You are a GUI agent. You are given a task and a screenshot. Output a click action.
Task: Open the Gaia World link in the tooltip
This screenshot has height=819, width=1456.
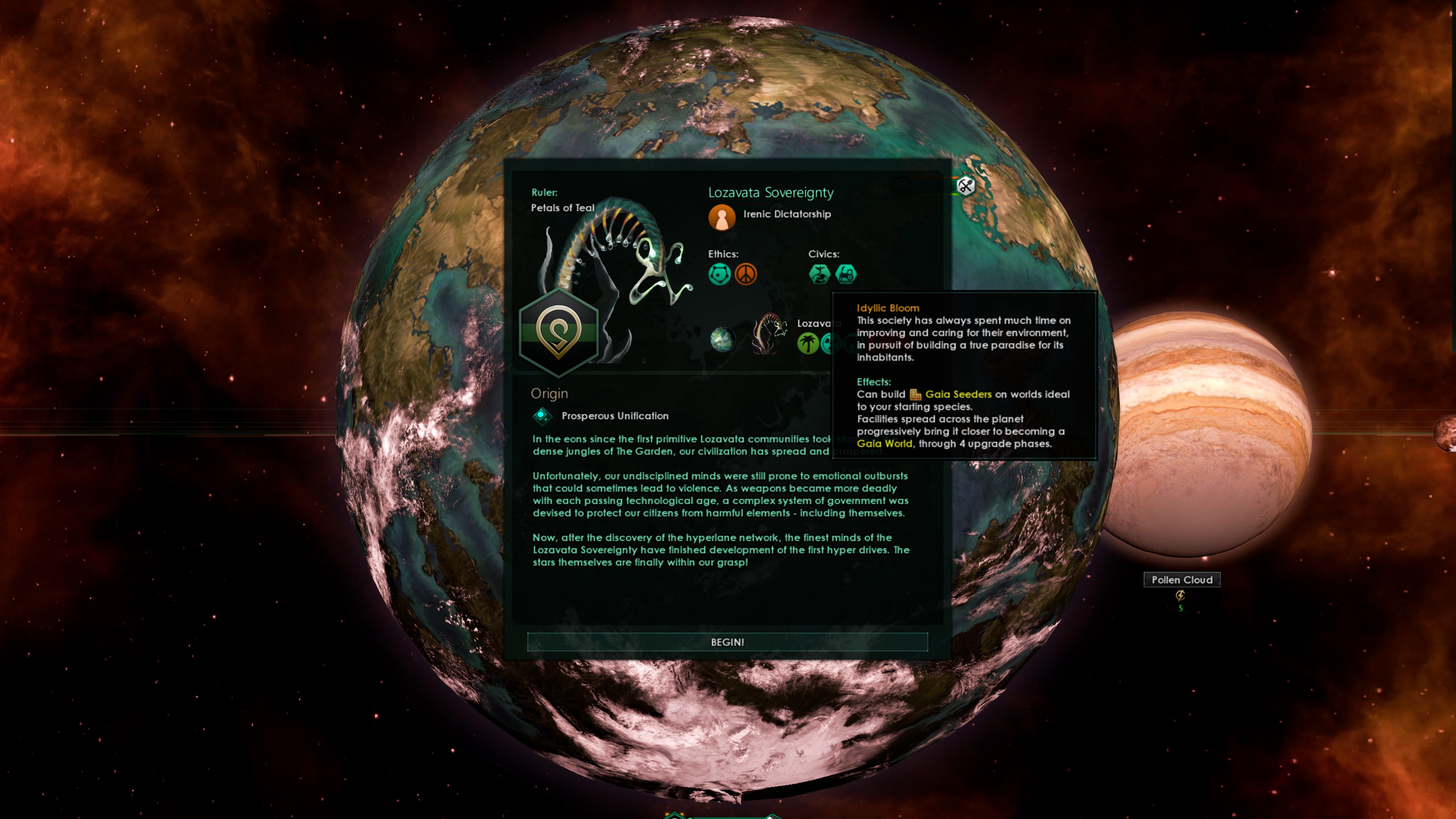click(885, 444)
